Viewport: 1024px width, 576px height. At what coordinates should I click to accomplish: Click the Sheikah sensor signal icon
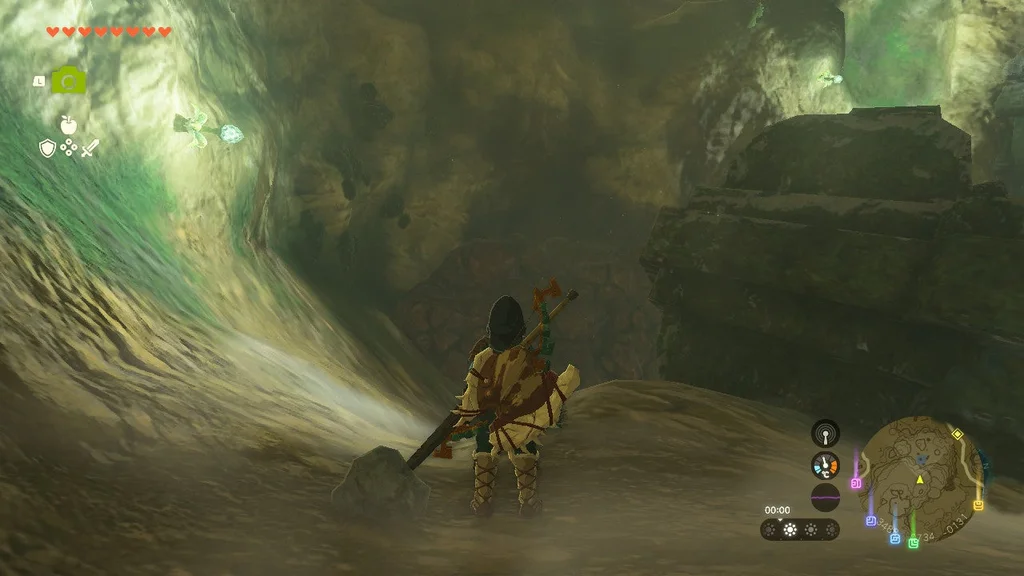click(x=825, y=433)
